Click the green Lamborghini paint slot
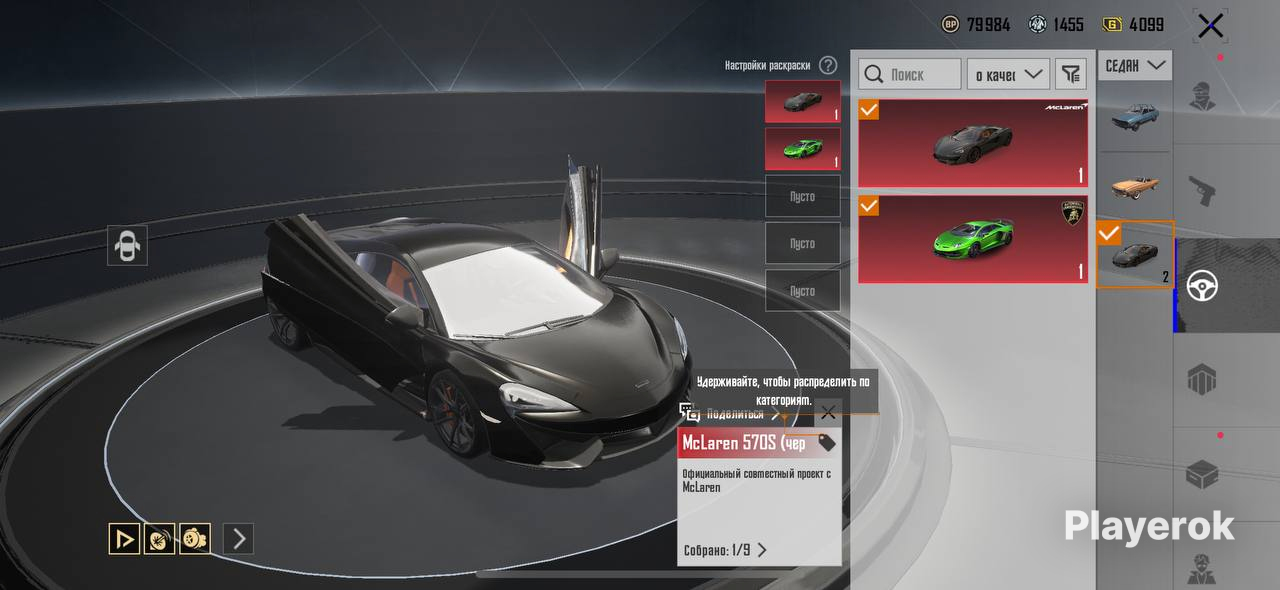1280x590 pixels. 802,149
